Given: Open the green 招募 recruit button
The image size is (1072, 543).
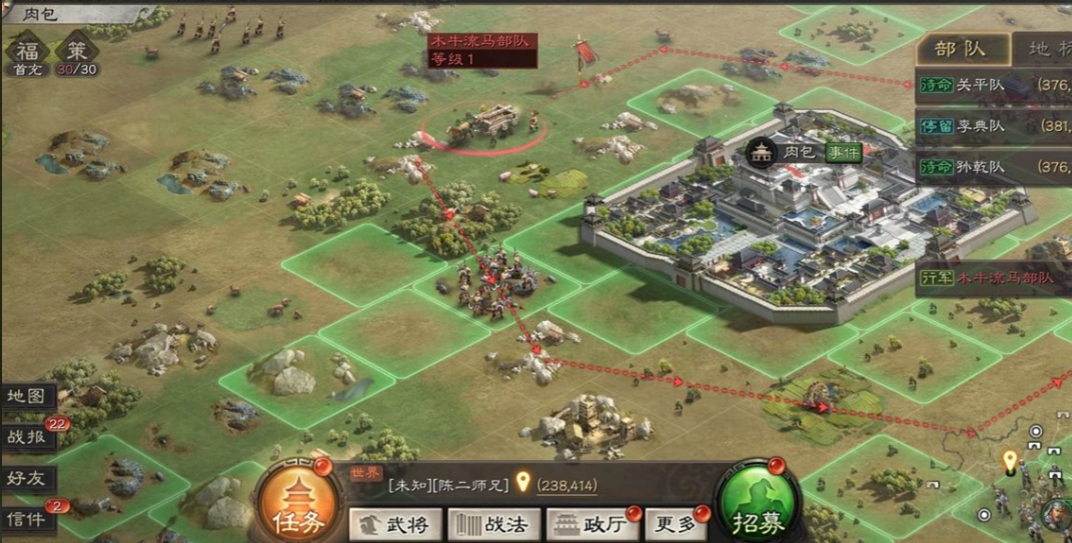Looking at the screenshot, I should pyautogui.click(x=757, y=503).
